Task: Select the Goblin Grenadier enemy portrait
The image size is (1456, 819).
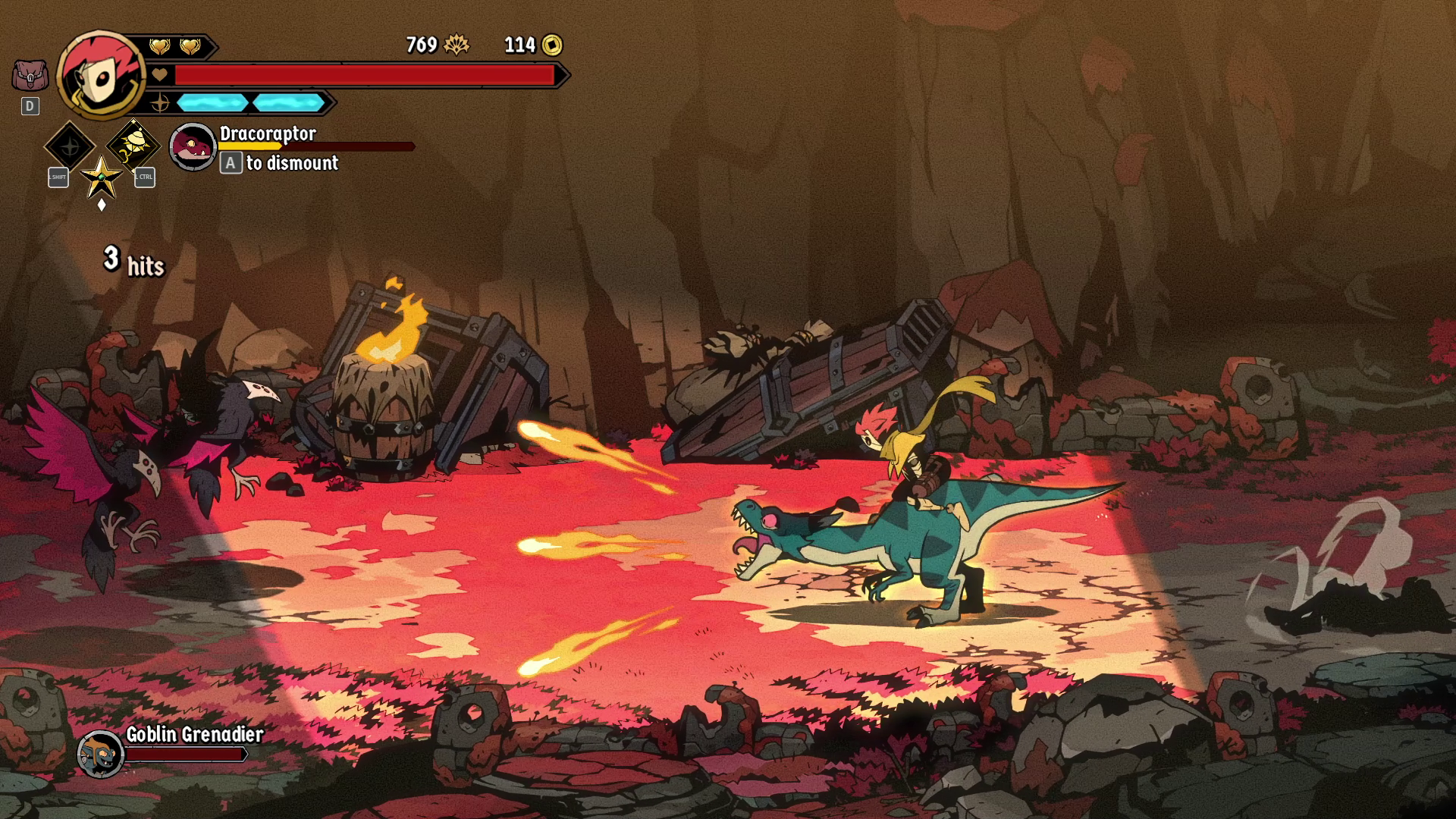Action: tap(101, 754)
